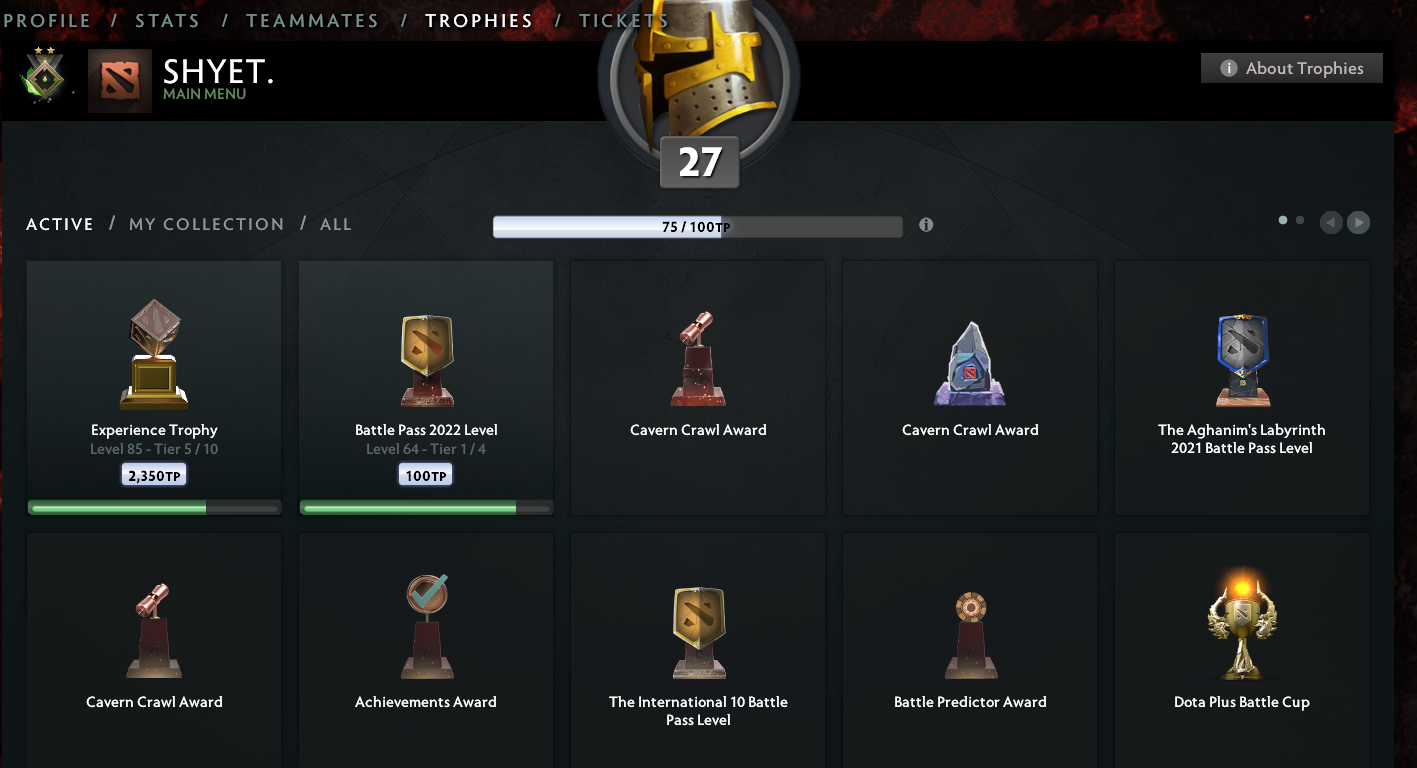This screenshot has width=1417, height=768.
Task: Open info icon beside the trophy progress bar
Action: click(x=925, y=226)
